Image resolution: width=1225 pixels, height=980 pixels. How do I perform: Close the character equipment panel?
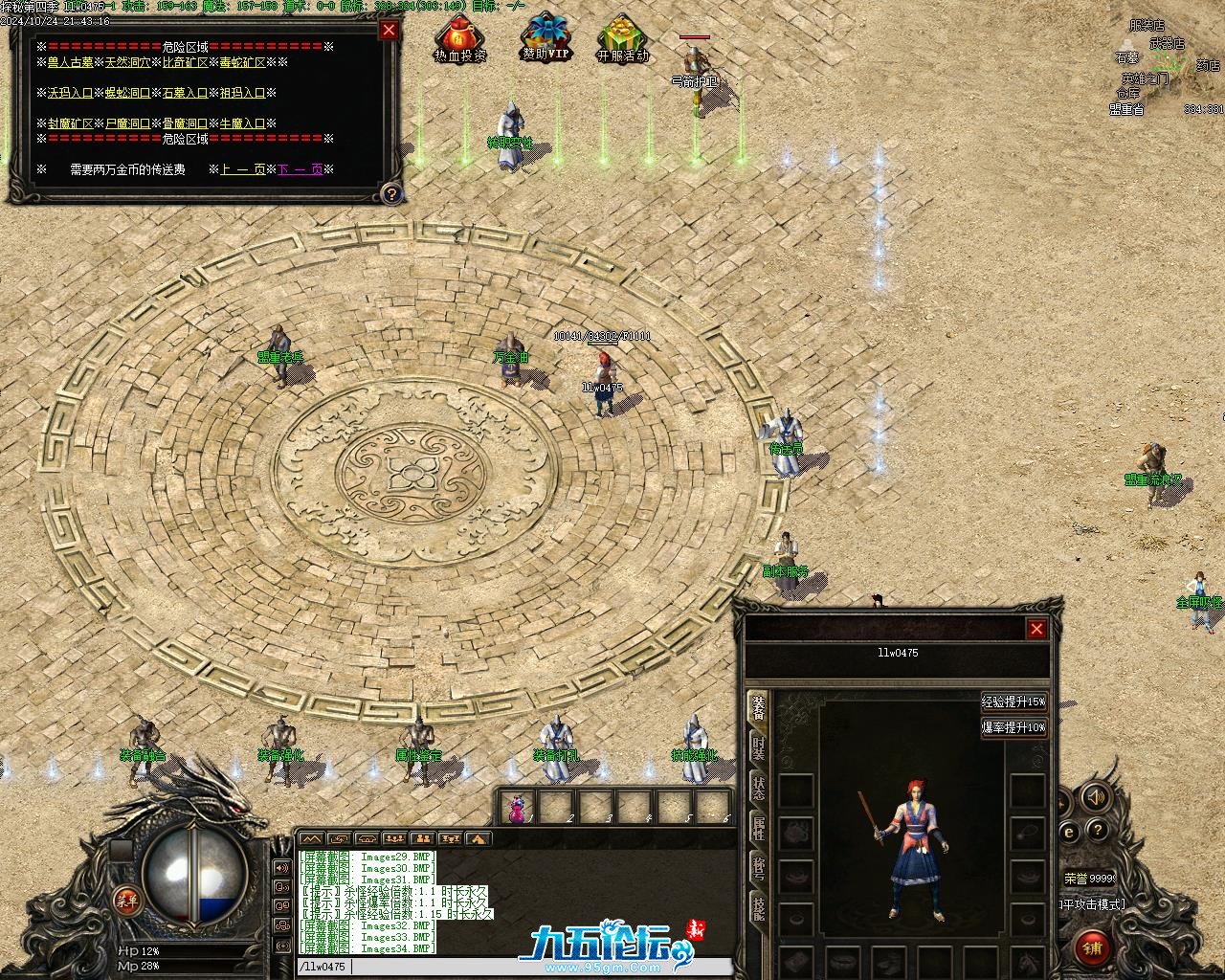pos(1036,629)
